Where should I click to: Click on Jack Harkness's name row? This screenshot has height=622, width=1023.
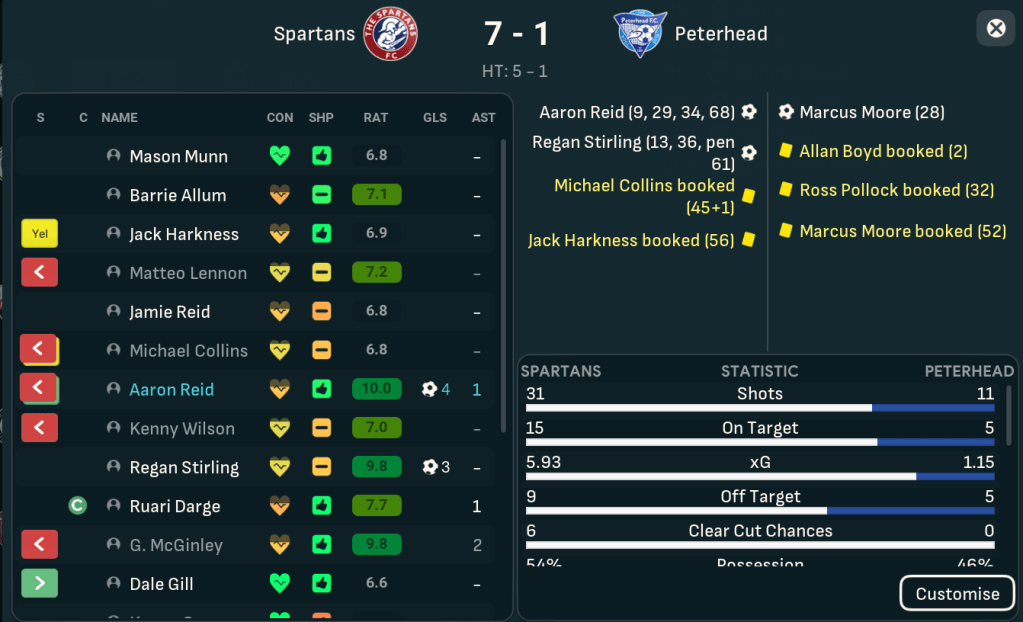pyautogui.click(x=184, y=234)
